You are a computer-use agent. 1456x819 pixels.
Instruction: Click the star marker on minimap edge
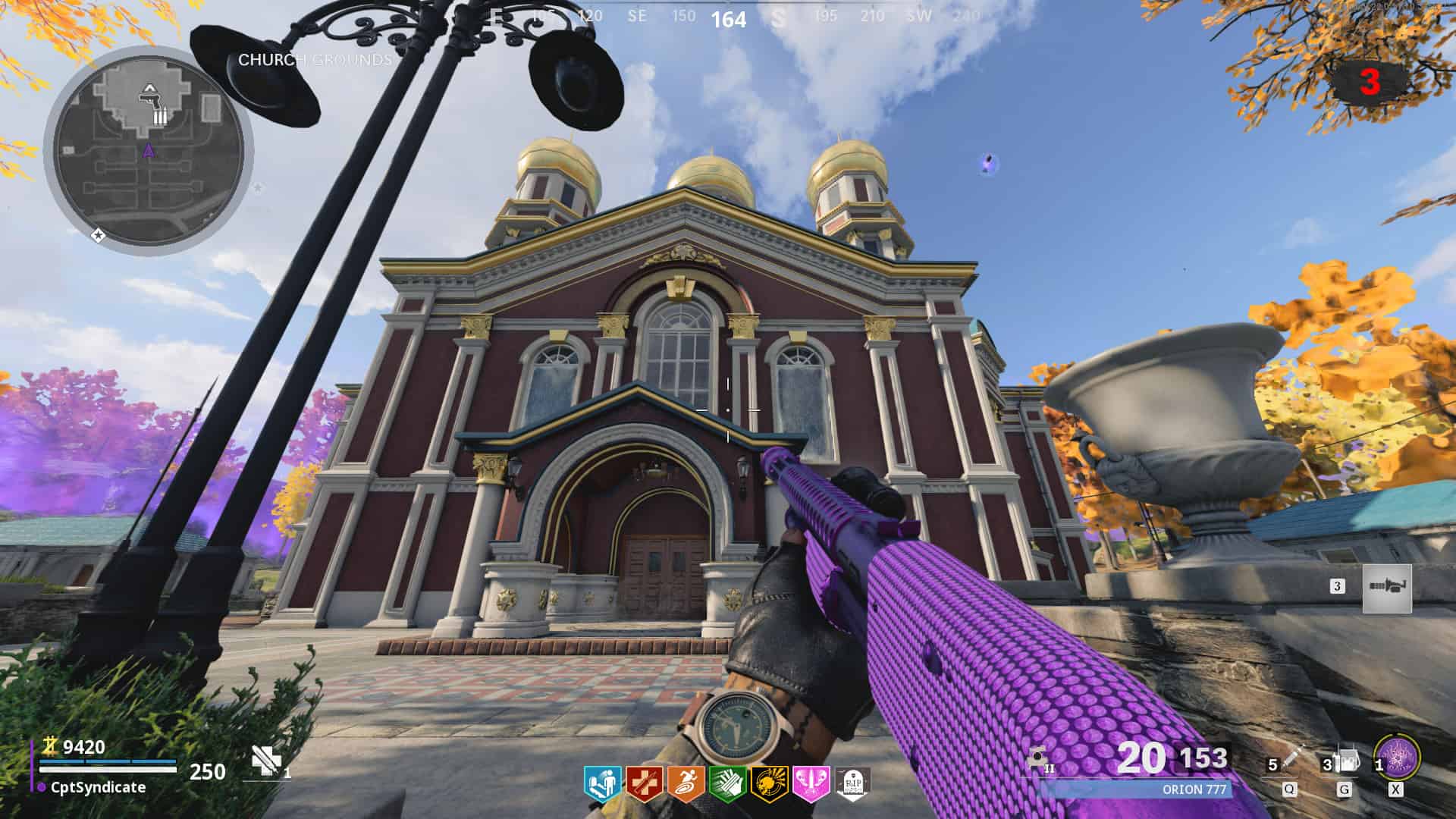[98, 235]
